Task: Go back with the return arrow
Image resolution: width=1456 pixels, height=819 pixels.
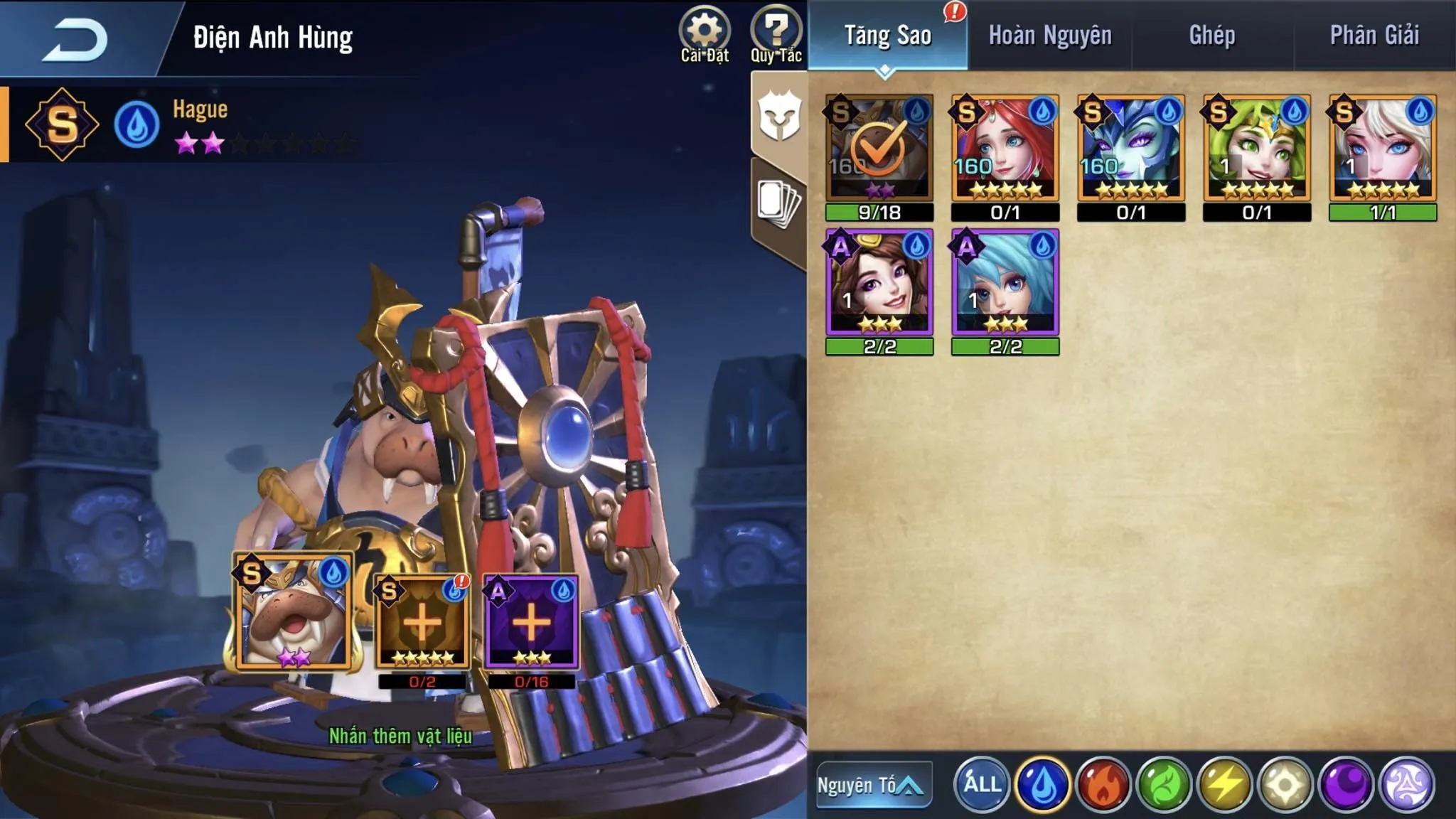Action: [75, 39]
